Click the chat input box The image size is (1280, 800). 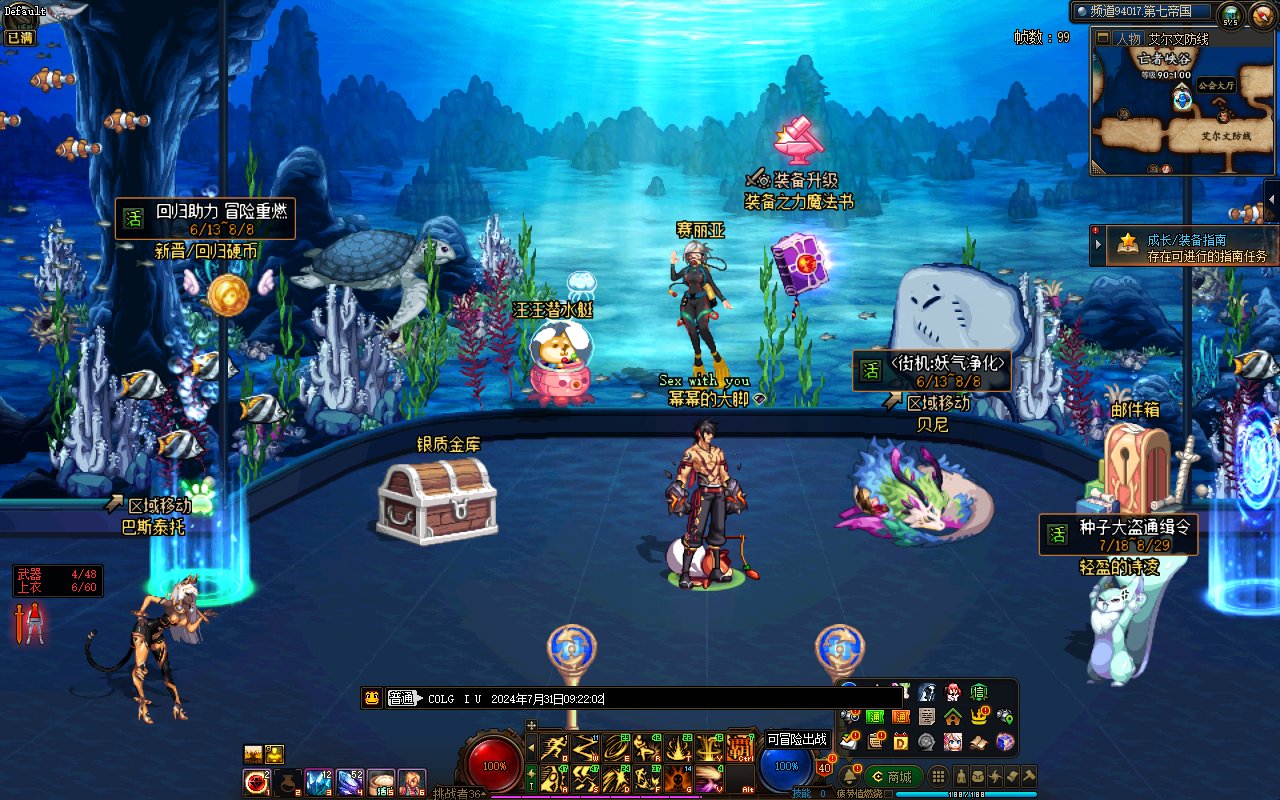tap(700, 699)
